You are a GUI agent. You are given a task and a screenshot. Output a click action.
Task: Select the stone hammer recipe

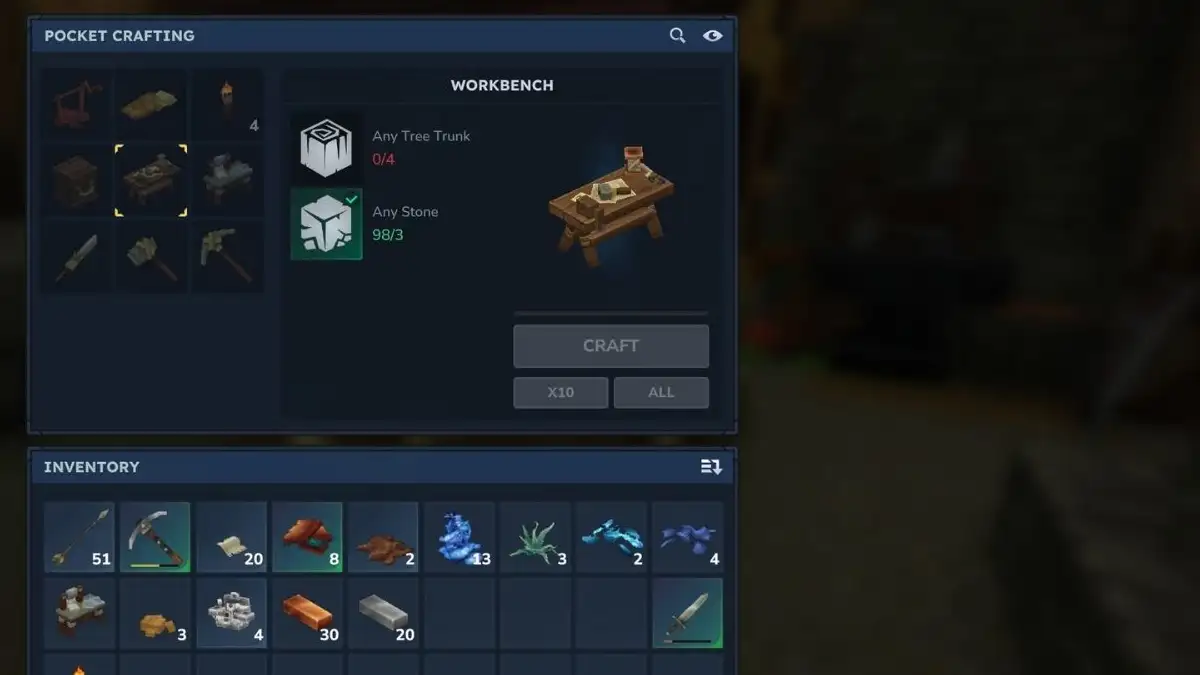tap(151, 256)
